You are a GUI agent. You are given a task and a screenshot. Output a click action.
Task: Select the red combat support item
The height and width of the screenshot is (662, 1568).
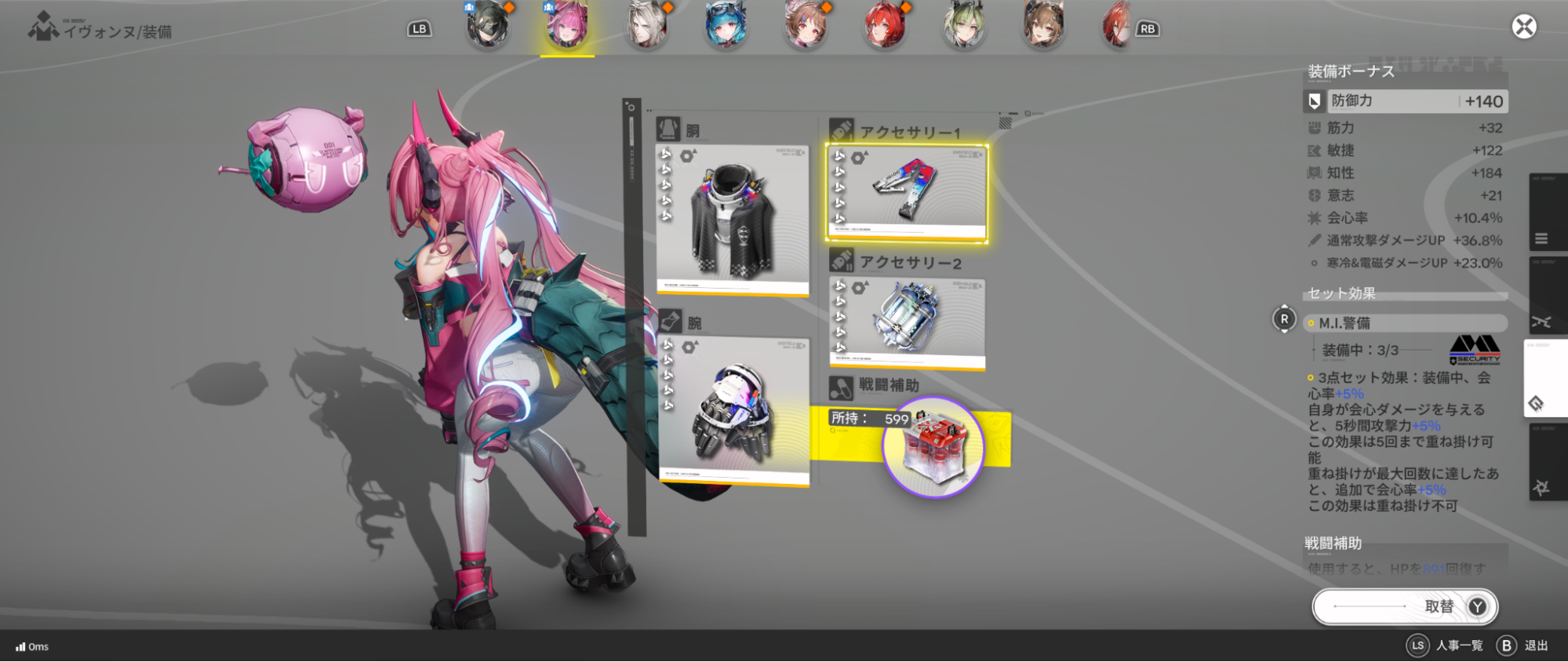pyautogui.click(x=933, y=446)
